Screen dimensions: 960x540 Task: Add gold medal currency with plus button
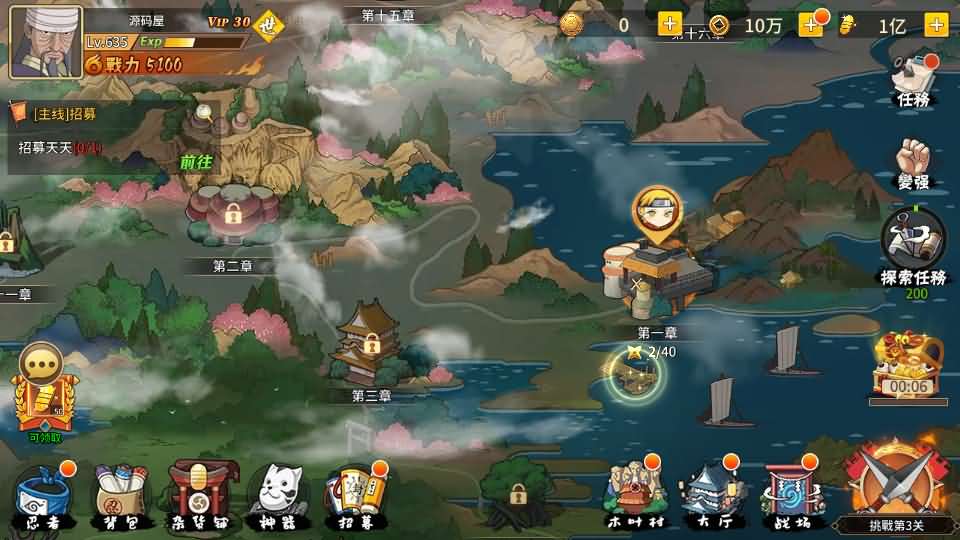coord(669,26)
